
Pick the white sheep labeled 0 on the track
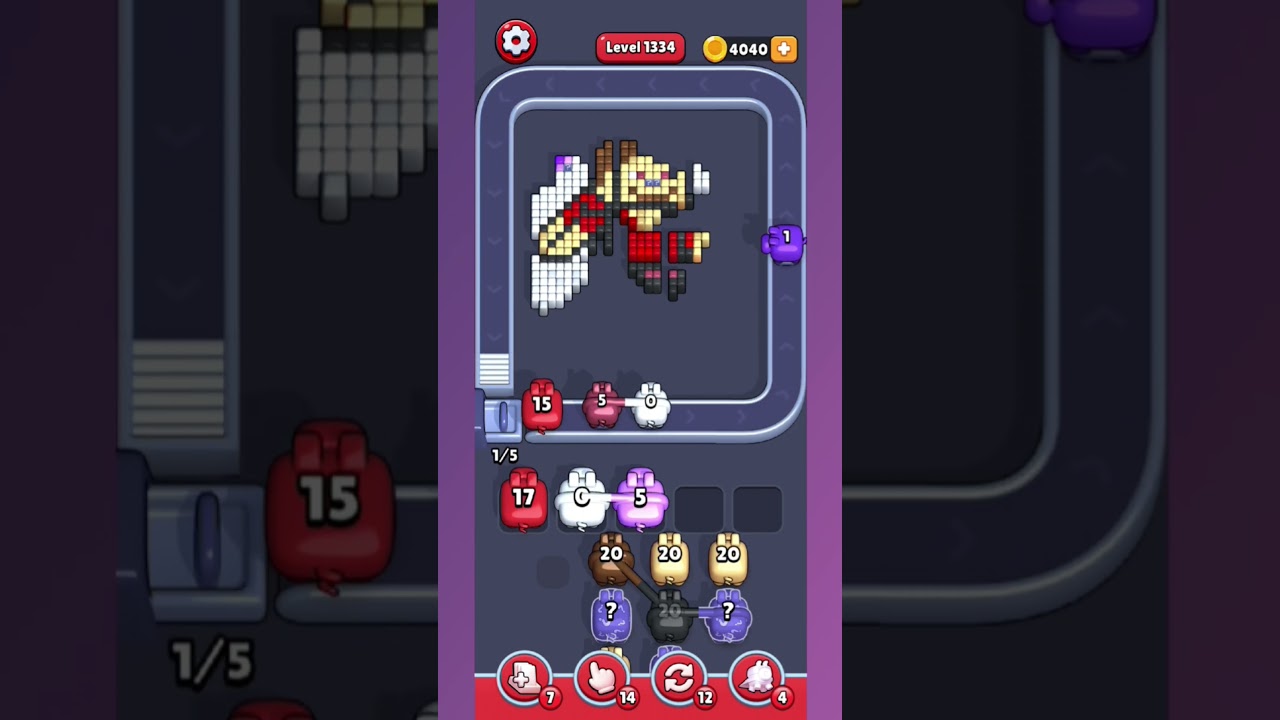click(x=650, y=405)
